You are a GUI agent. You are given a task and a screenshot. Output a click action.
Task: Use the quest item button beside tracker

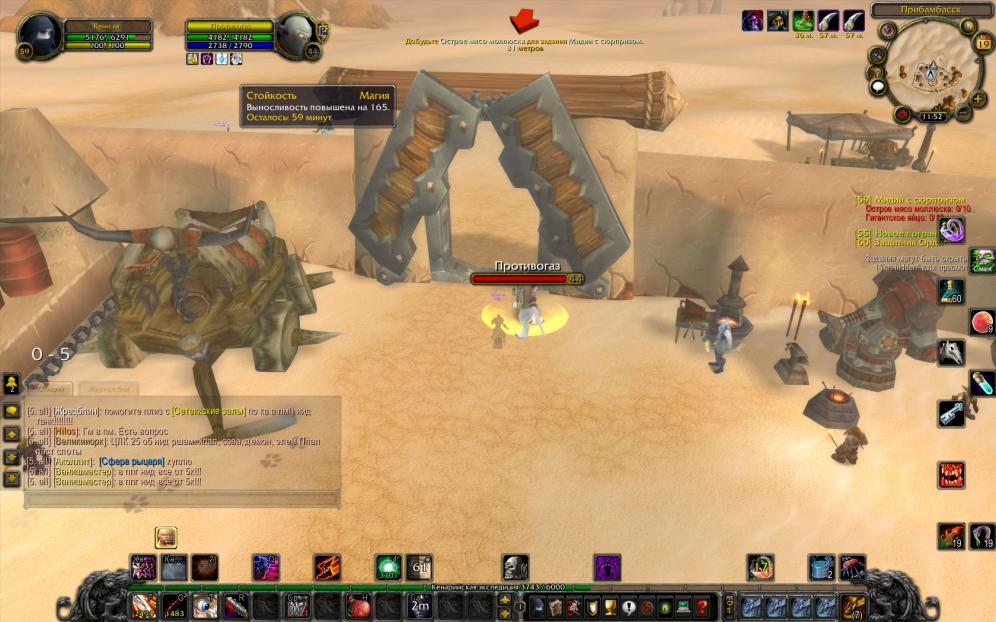click(x=952, y=230)
